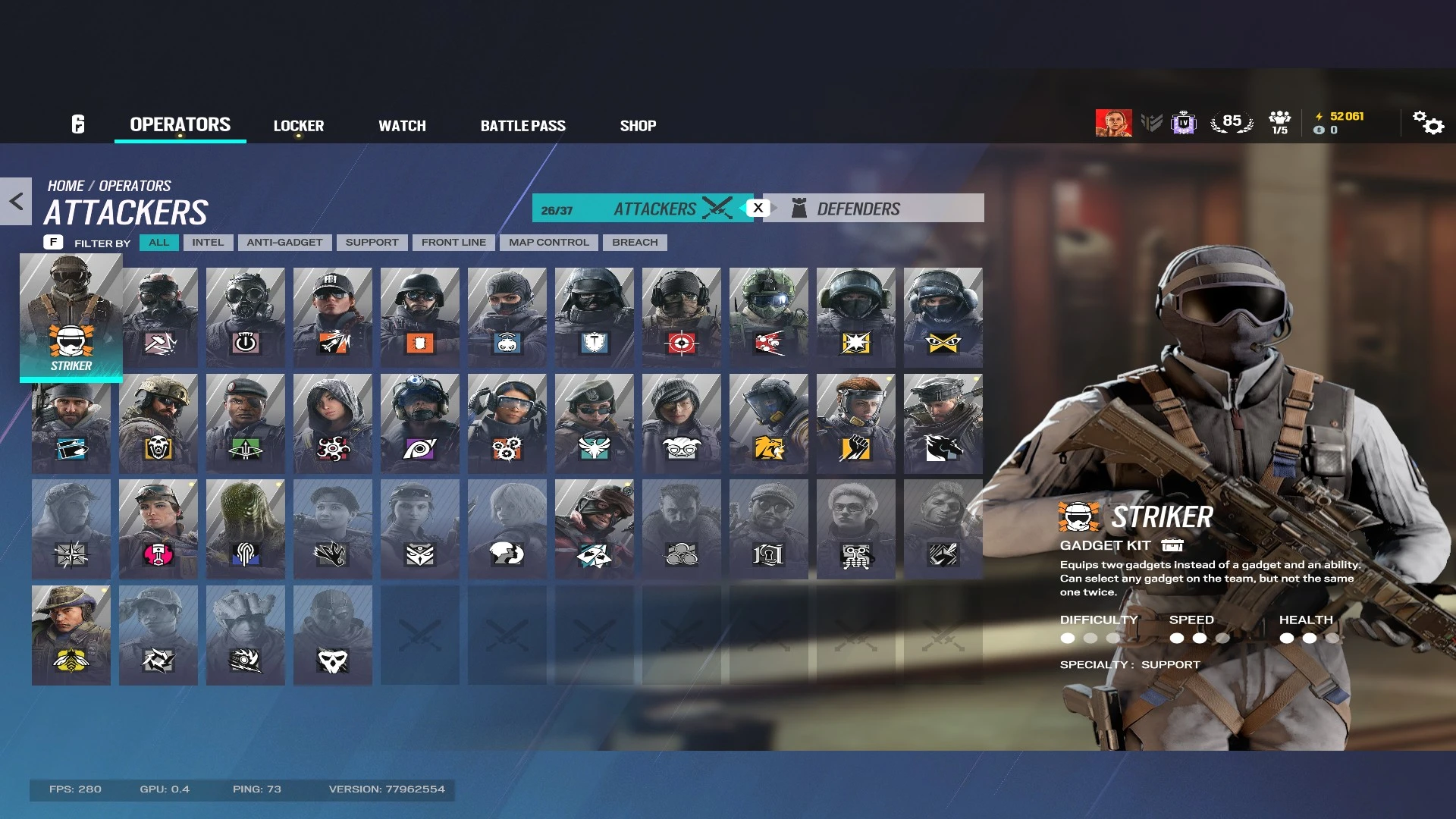
Task: Click the gadget kit briefcase icon
Action: click(x=1172, y=544)
